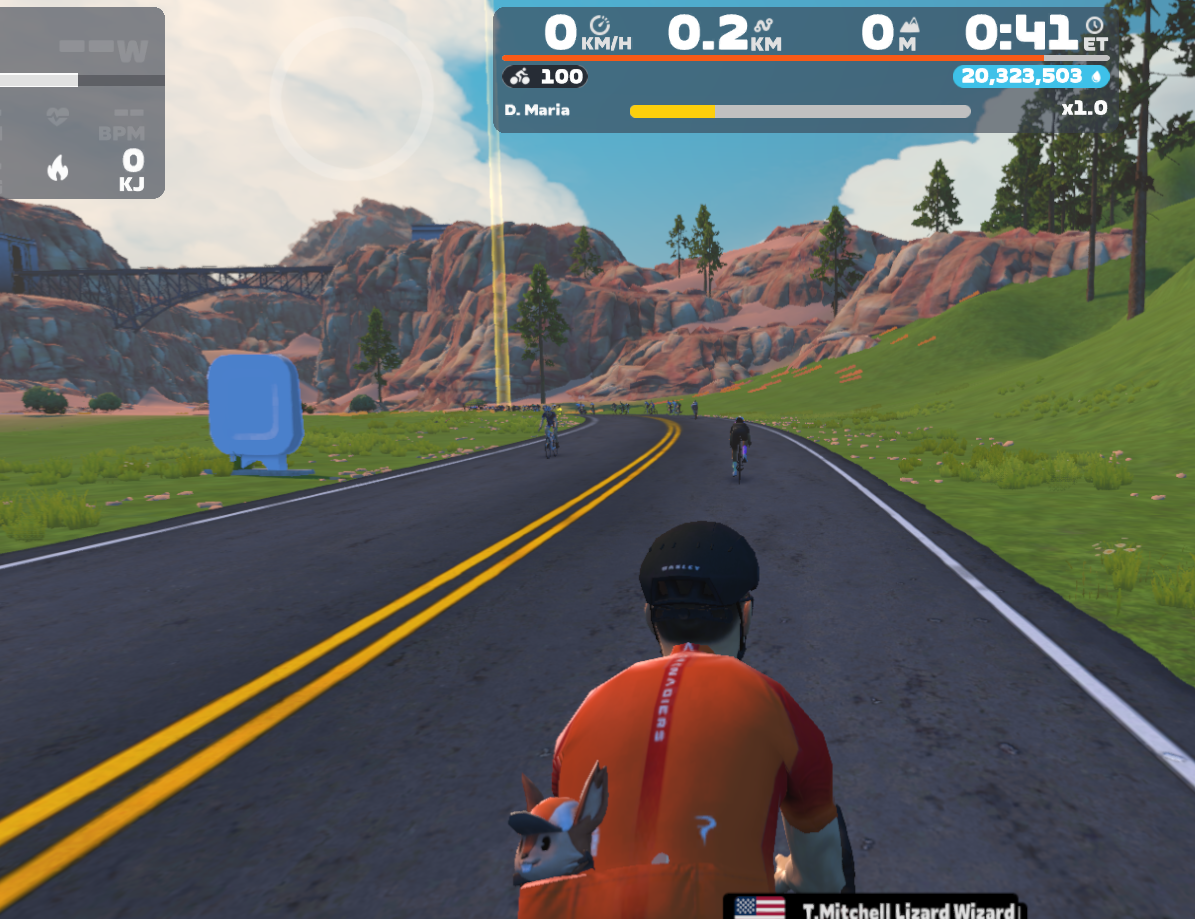Click the rider count badge showing 100
1195x919 pixels.
[x=545, y=76]
